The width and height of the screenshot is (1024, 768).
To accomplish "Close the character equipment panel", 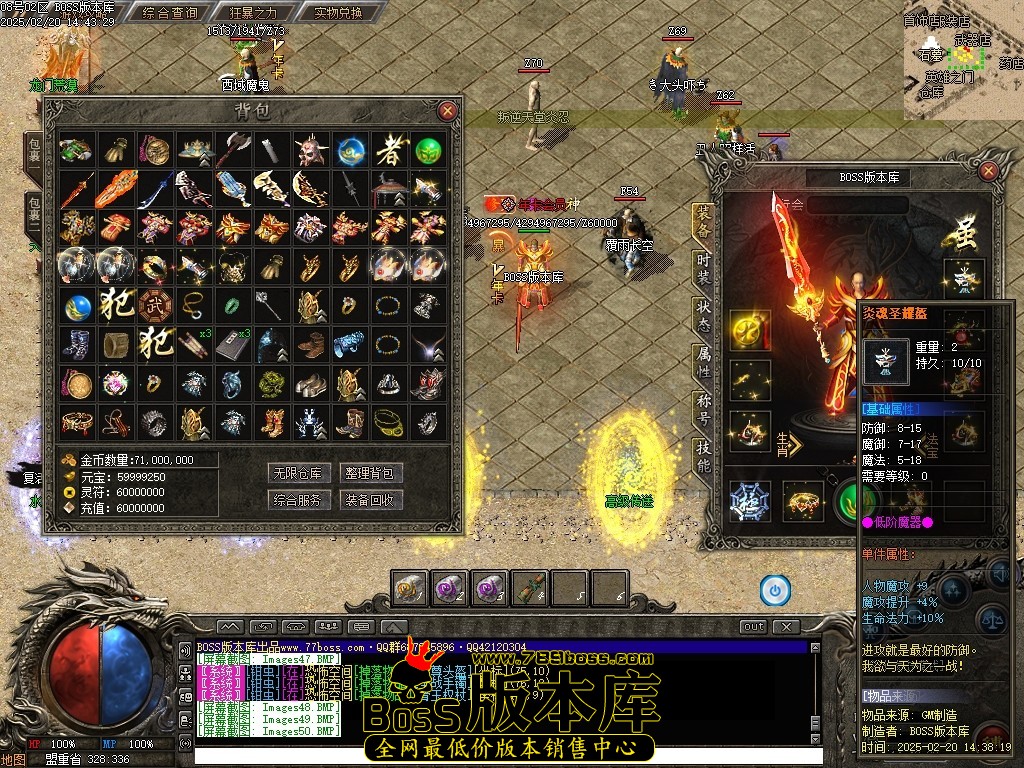I will pyautogui.click(x=988, y=171).
